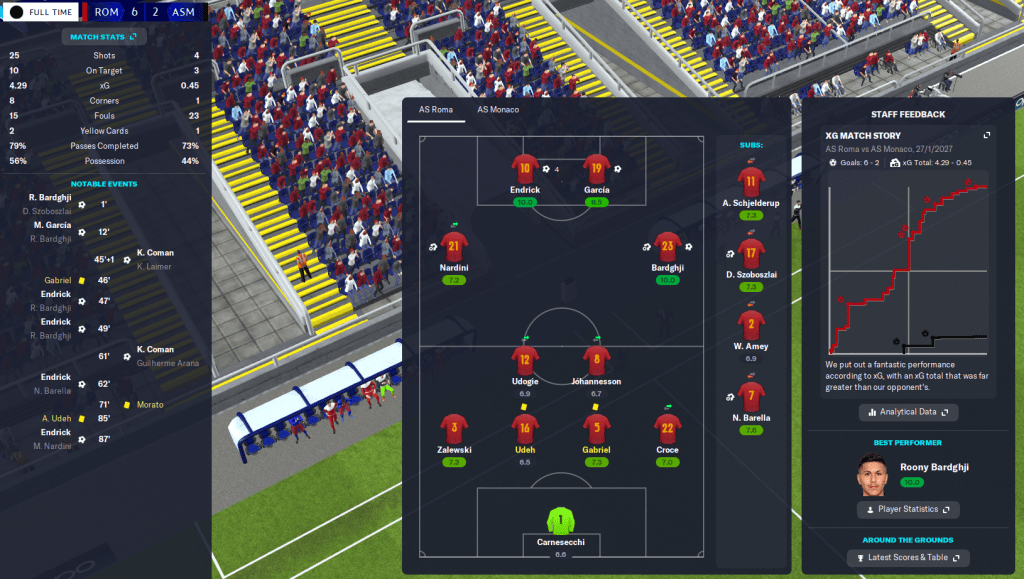Select substitute D. Szoboszlai
This screenshot has height=579, width=1024.
click(x=751, y=253)
